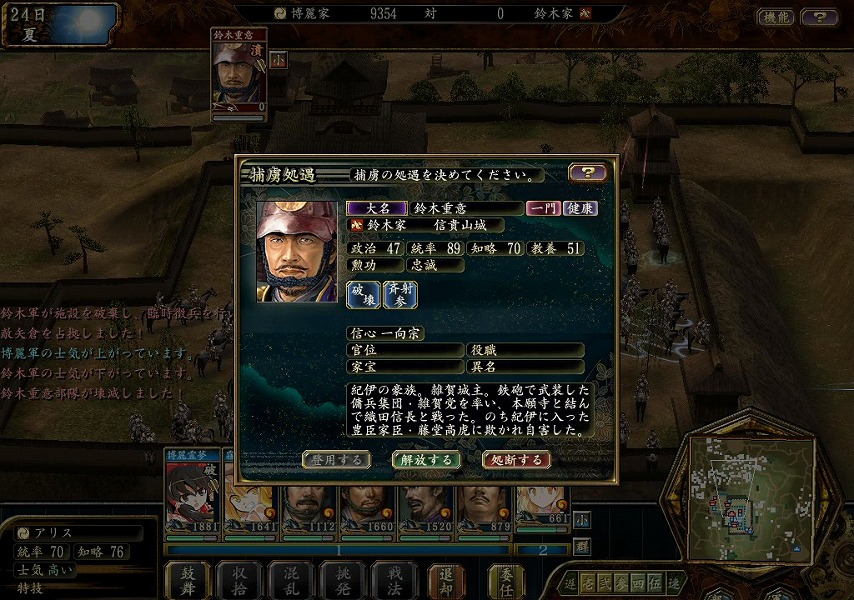Image resolution: width=854 pixels, height=600 pixels.
Task: Order a retreat with 退却
Action: tap(446, 579)
